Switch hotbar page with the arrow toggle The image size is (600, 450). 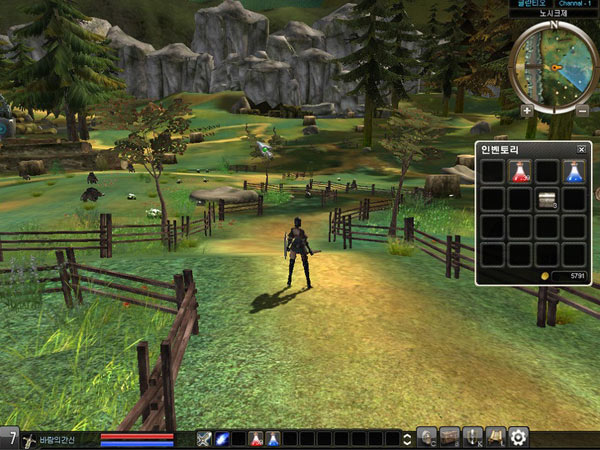coord(408,438)
